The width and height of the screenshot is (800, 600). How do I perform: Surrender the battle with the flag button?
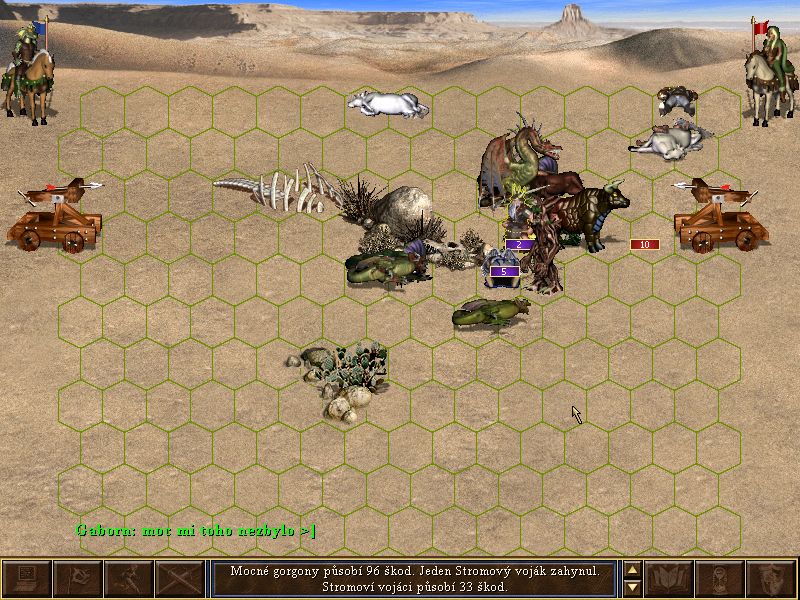[77, 579]
